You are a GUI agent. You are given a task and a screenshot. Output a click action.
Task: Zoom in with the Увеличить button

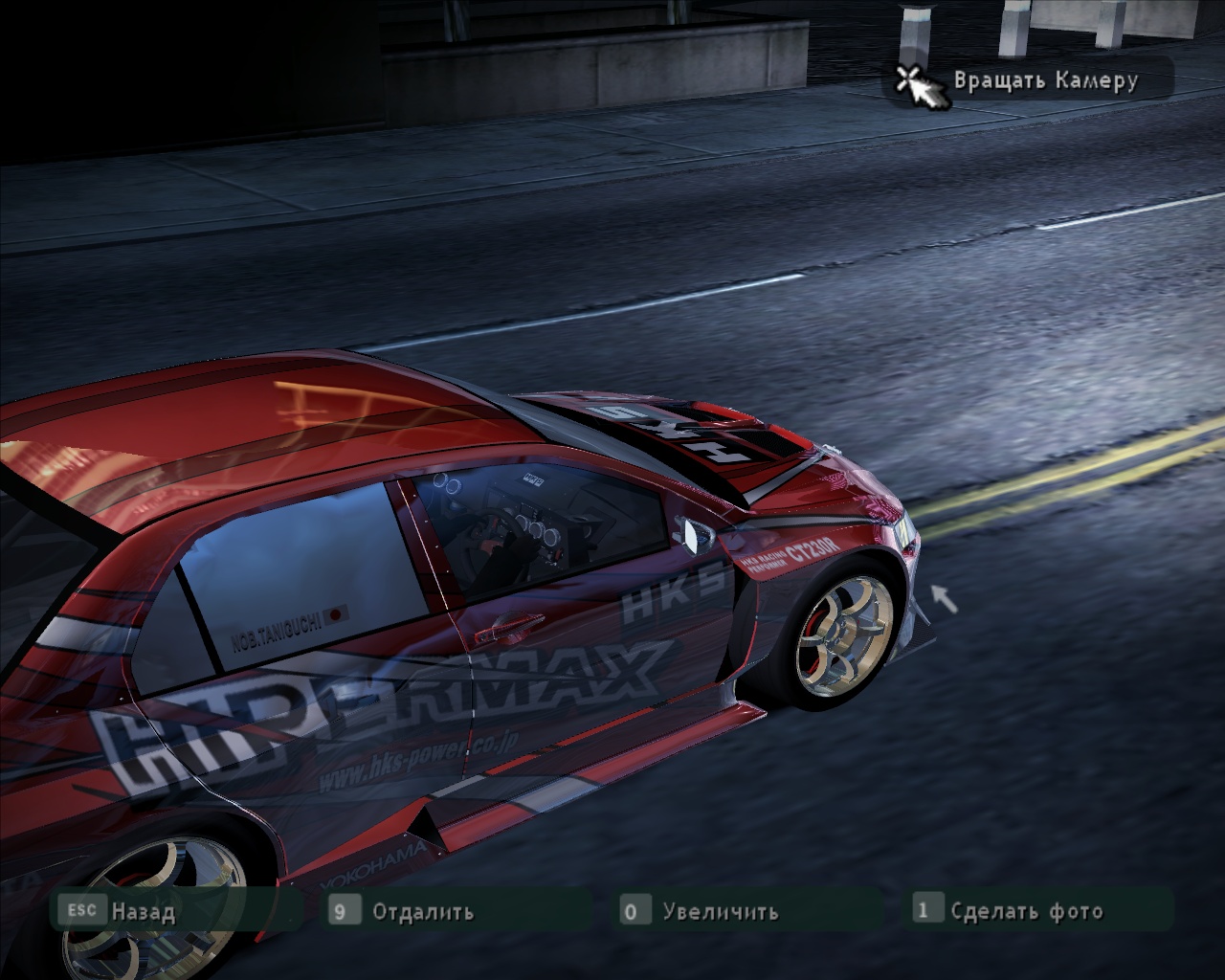(719, 911)
